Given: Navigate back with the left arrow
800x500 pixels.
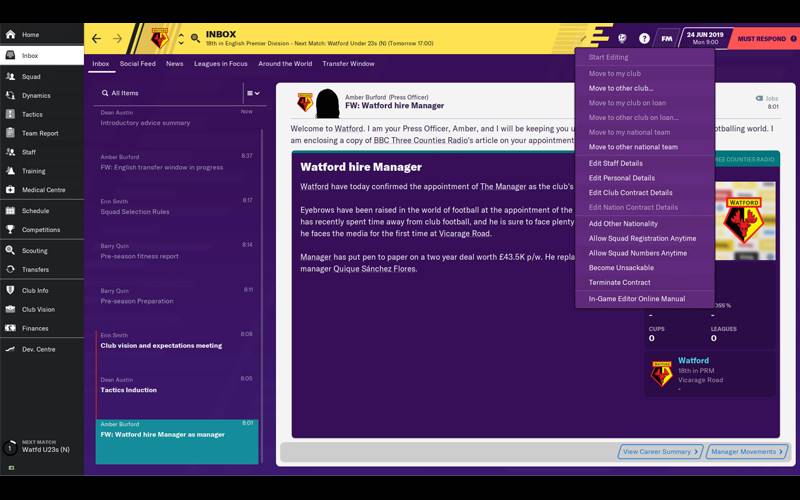Looking at the screenshot, I should 96,39.
